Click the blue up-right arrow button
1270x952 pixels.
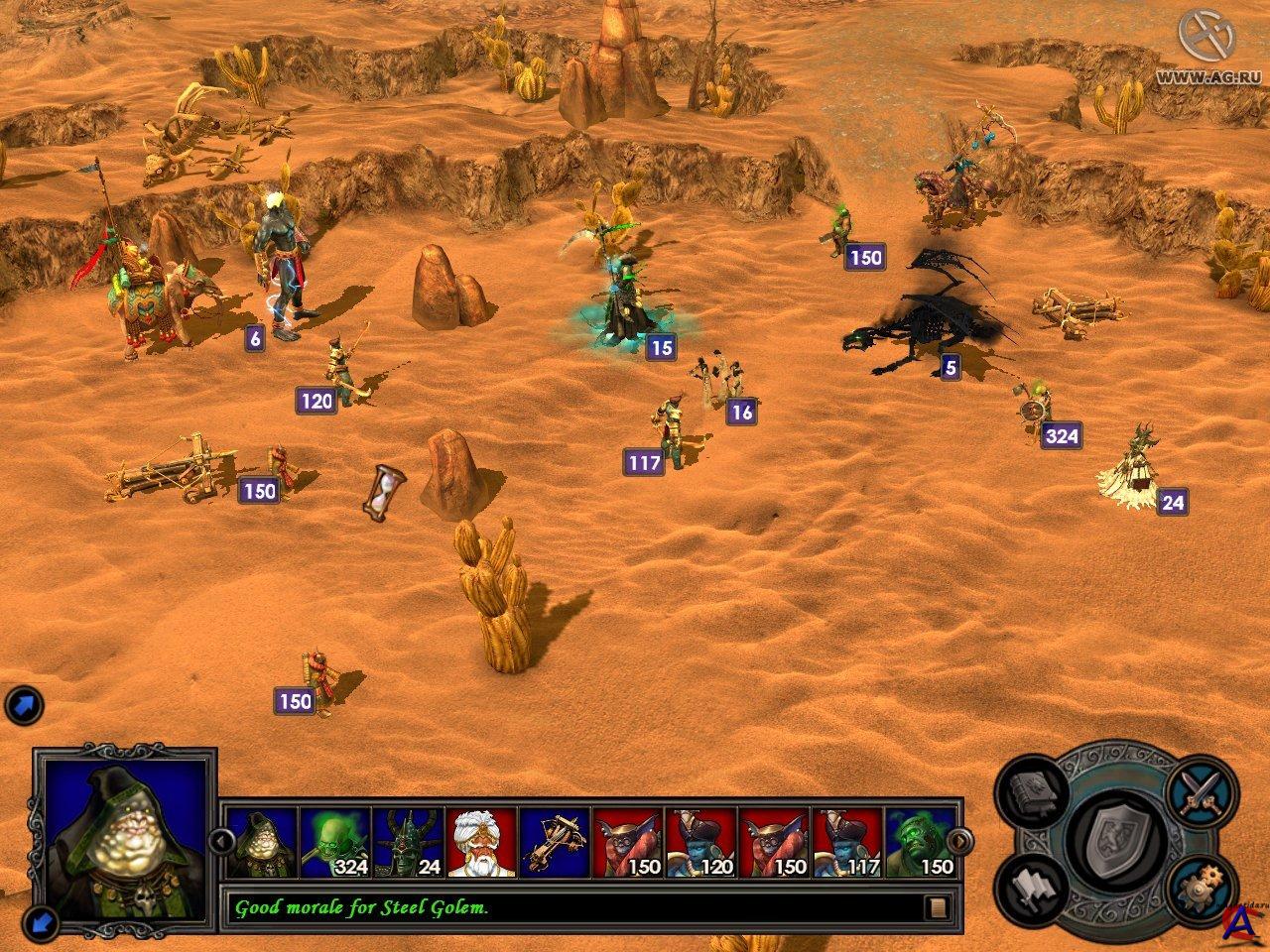22,706
